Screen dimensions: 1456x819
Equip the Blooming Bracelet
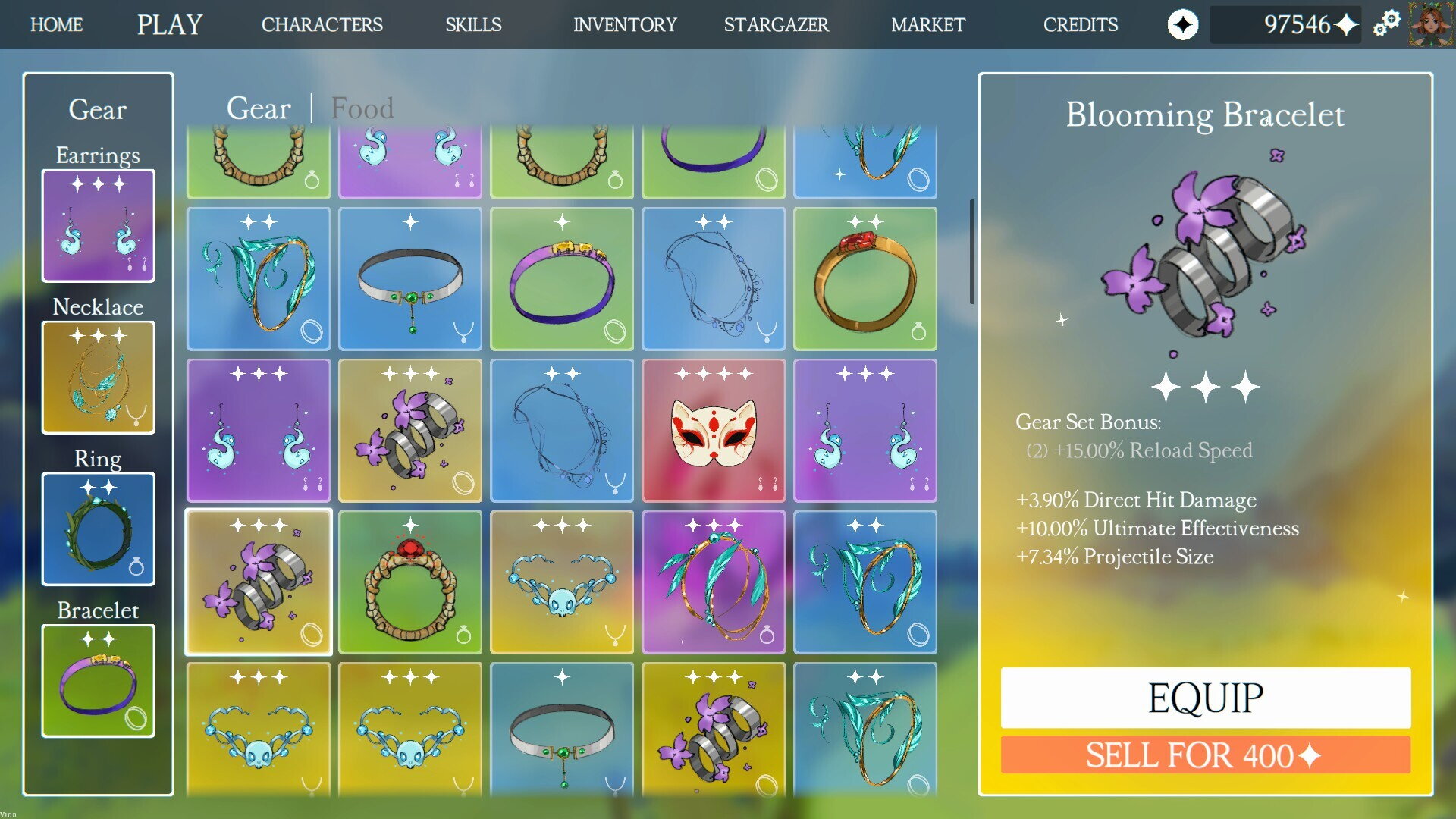tap(1205, 698)
